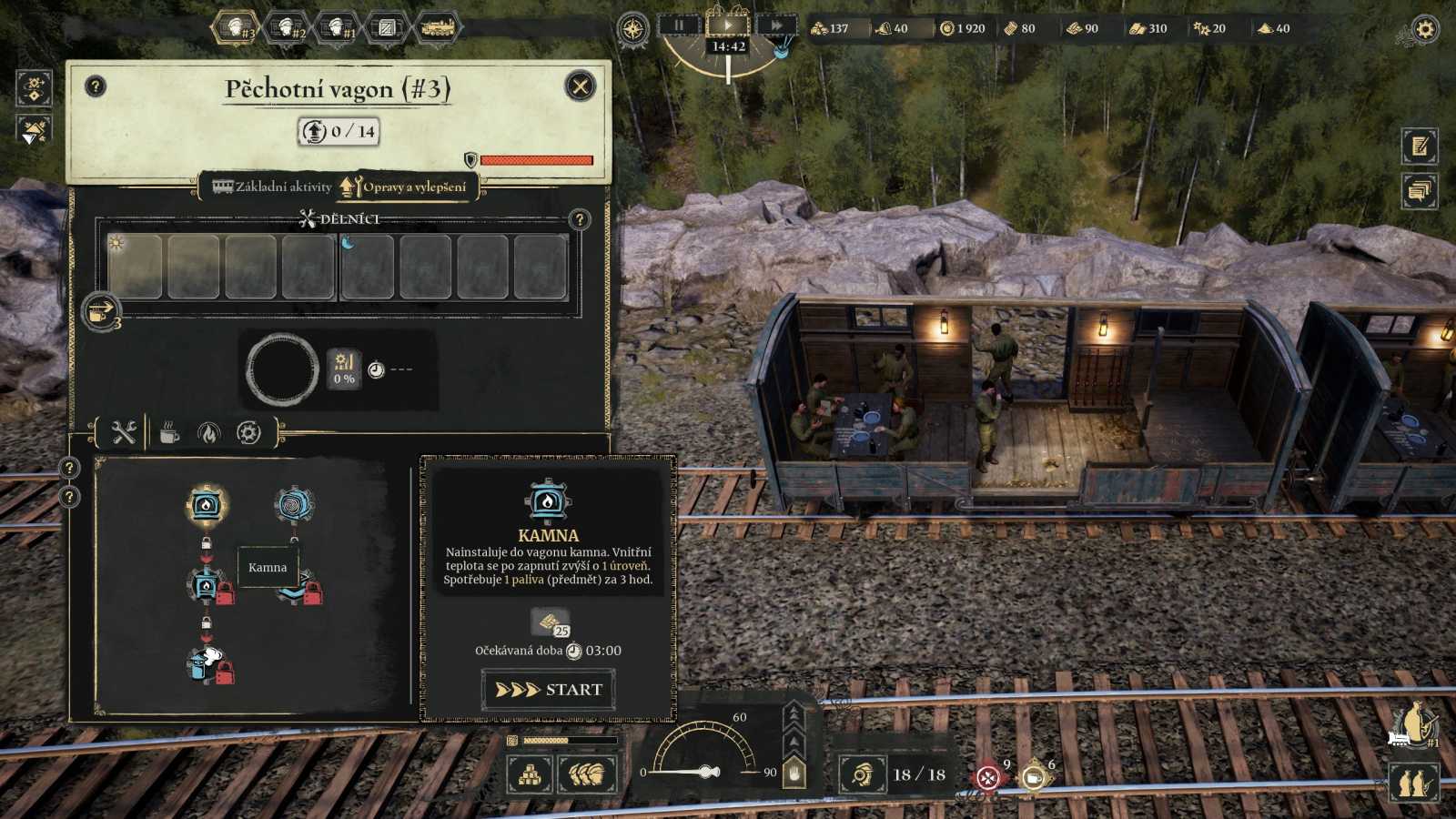This screenshot has height=819, width=1456.
Task: Choose the spiral insulation upgrade node
Action: coord(294,504)
